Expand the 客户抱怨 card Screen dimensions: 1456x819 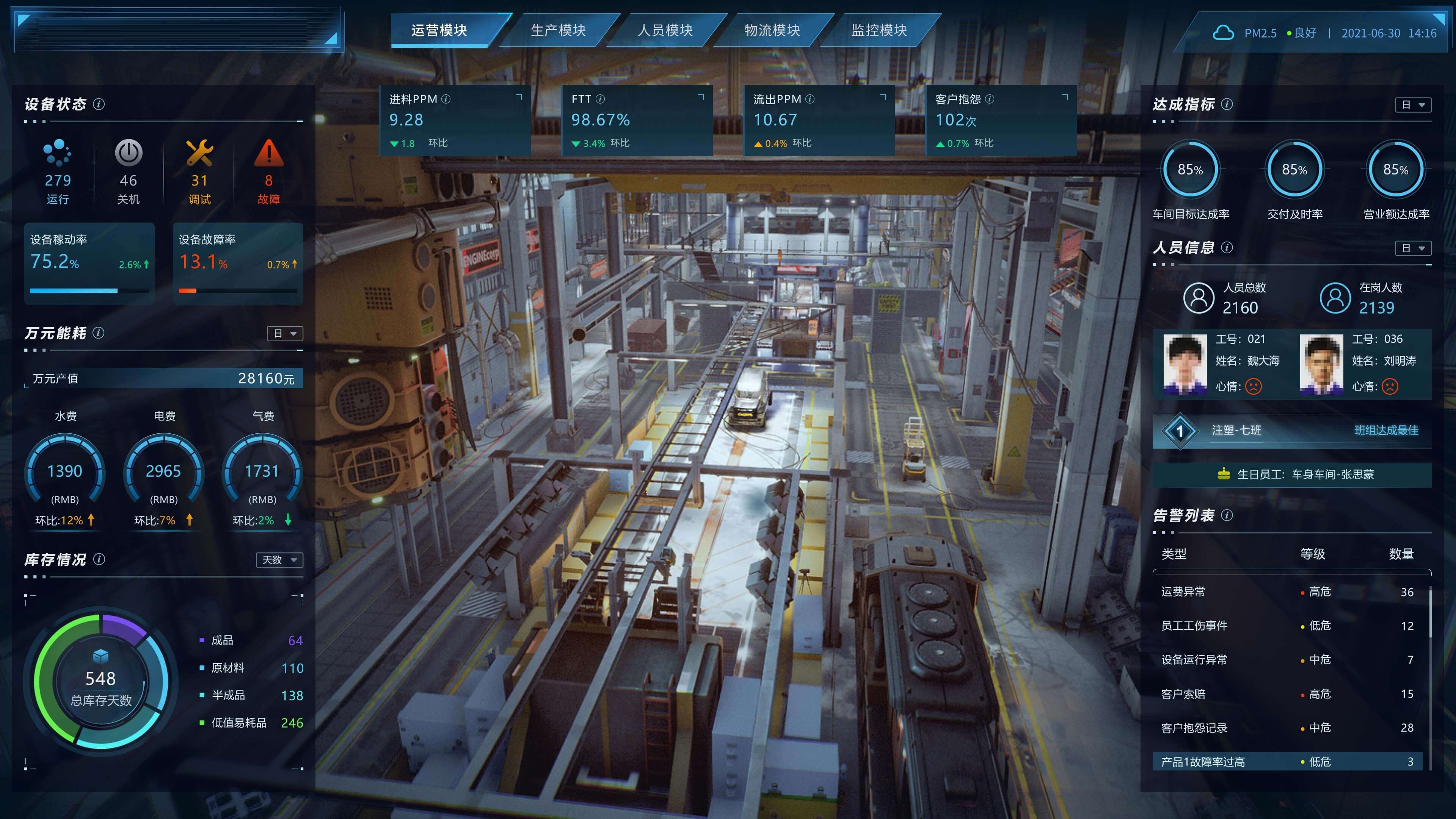point(1065,97)
